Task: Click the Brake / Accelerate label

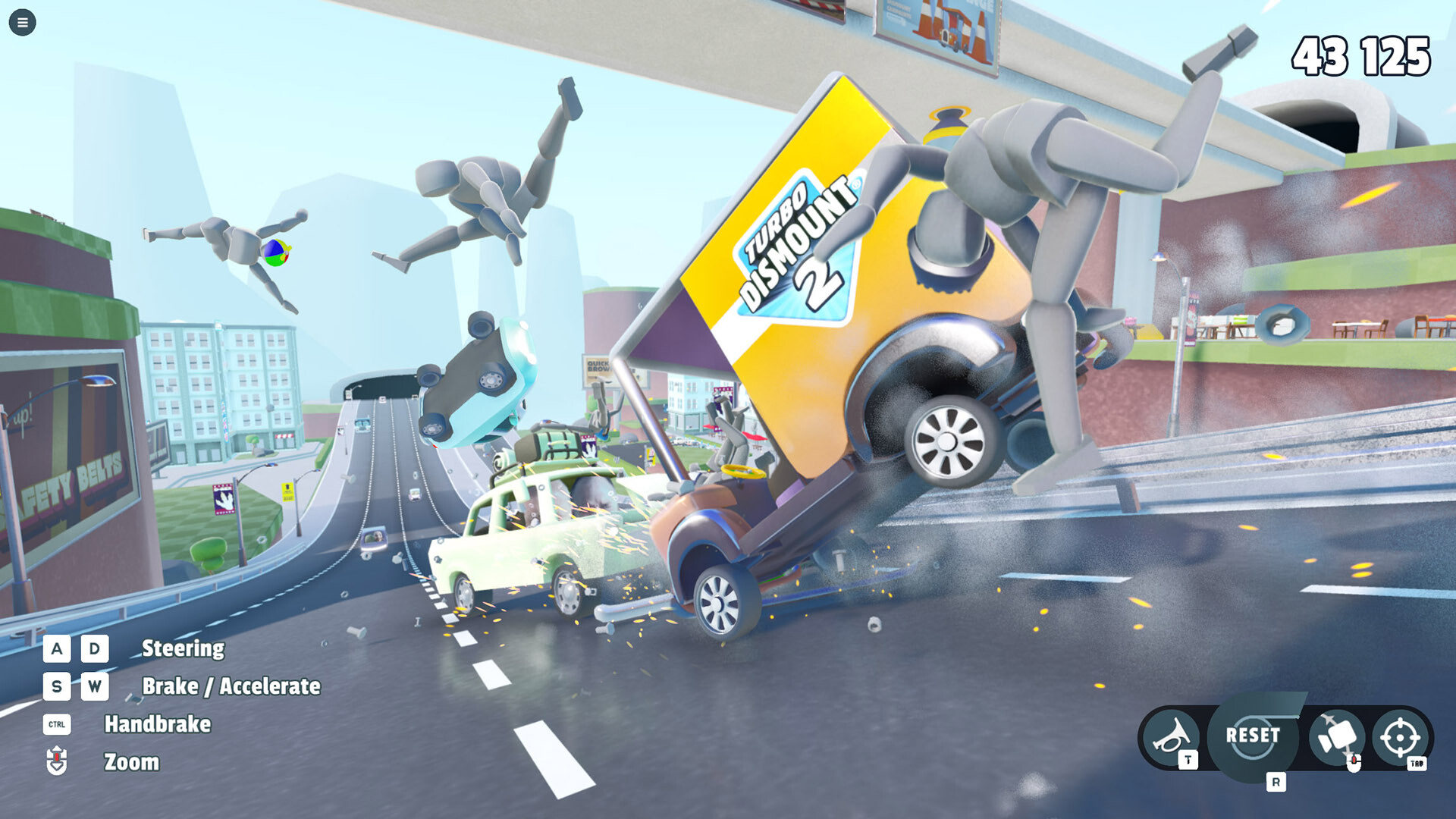Action: [233, 687]
